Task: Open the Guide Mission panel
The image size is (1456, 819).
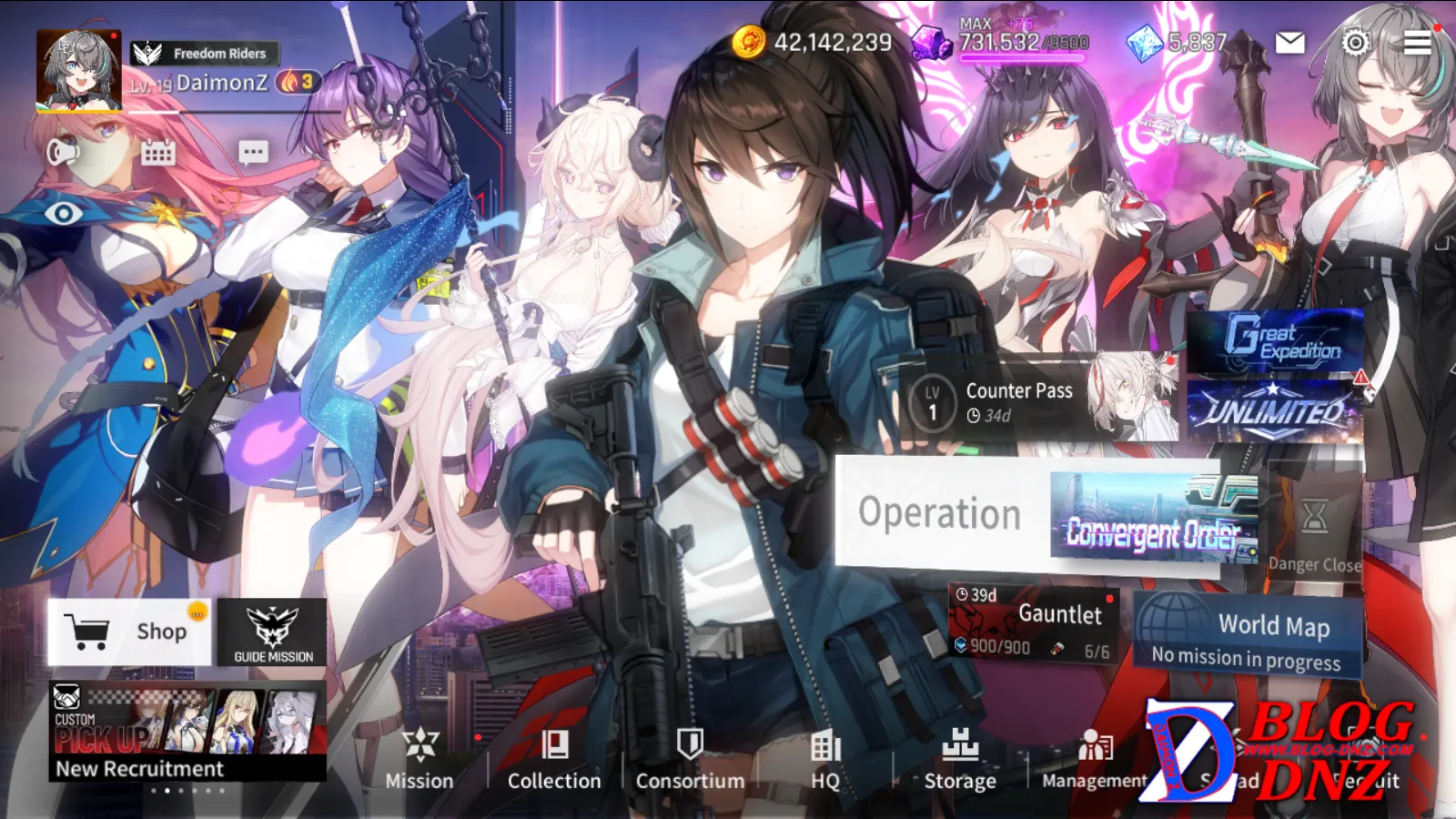Action: point(273,632)
